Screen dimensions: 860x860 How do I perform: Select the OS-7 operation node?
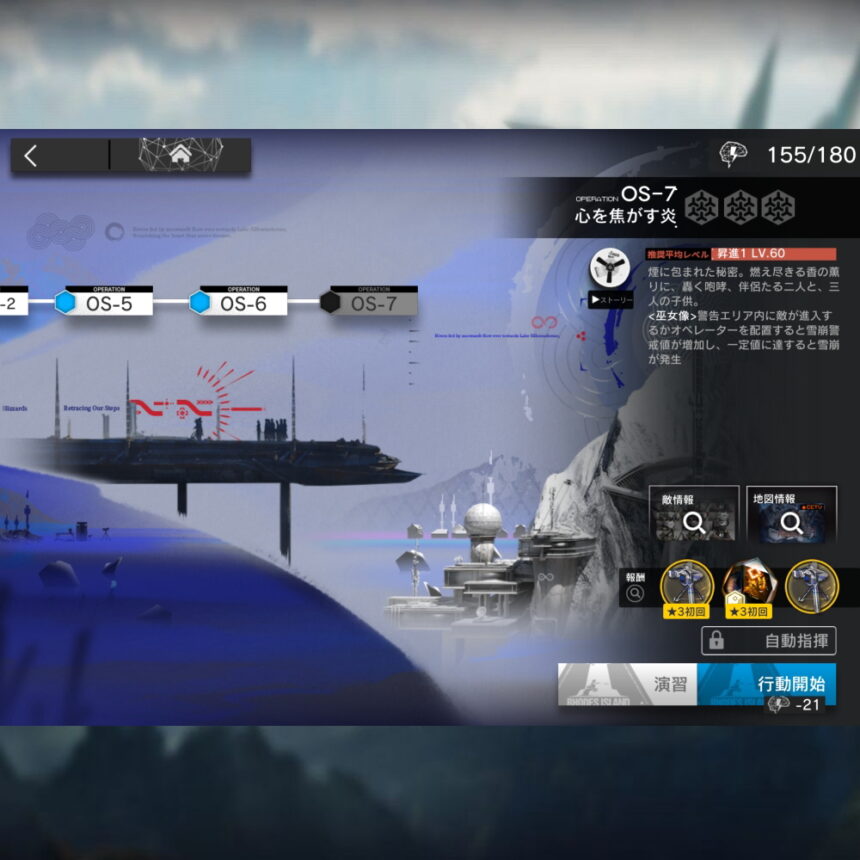coord(370,302)
